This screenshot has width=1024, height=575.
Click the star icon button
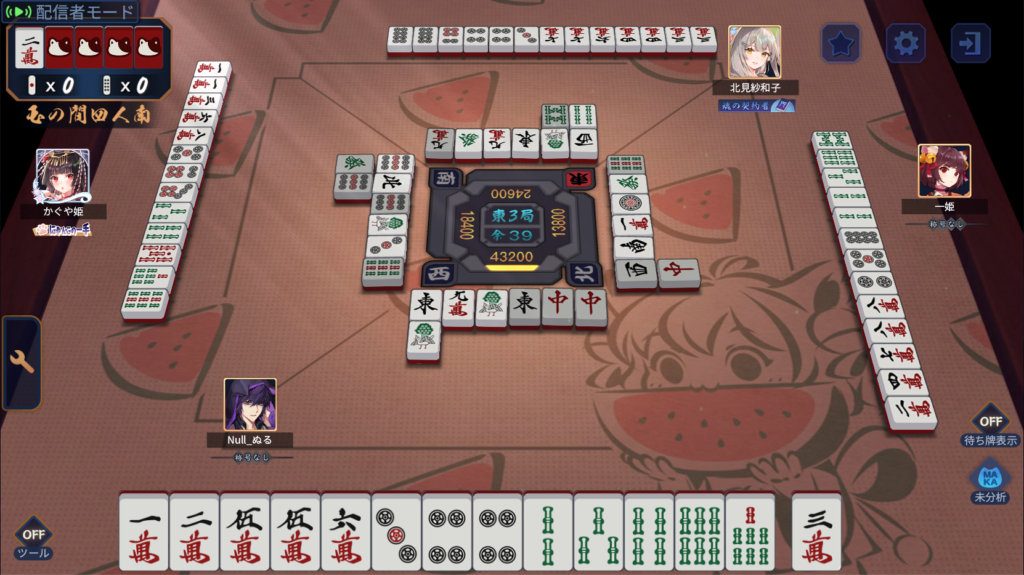click(x=841, y=43)
